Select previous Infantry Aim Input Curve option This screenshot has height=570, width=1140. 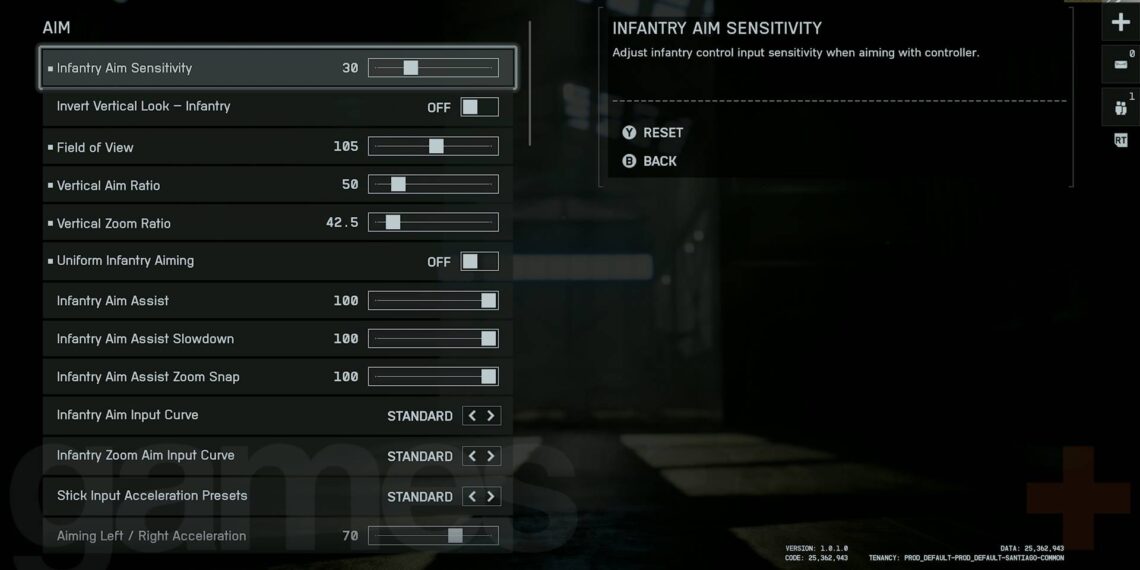472,416
